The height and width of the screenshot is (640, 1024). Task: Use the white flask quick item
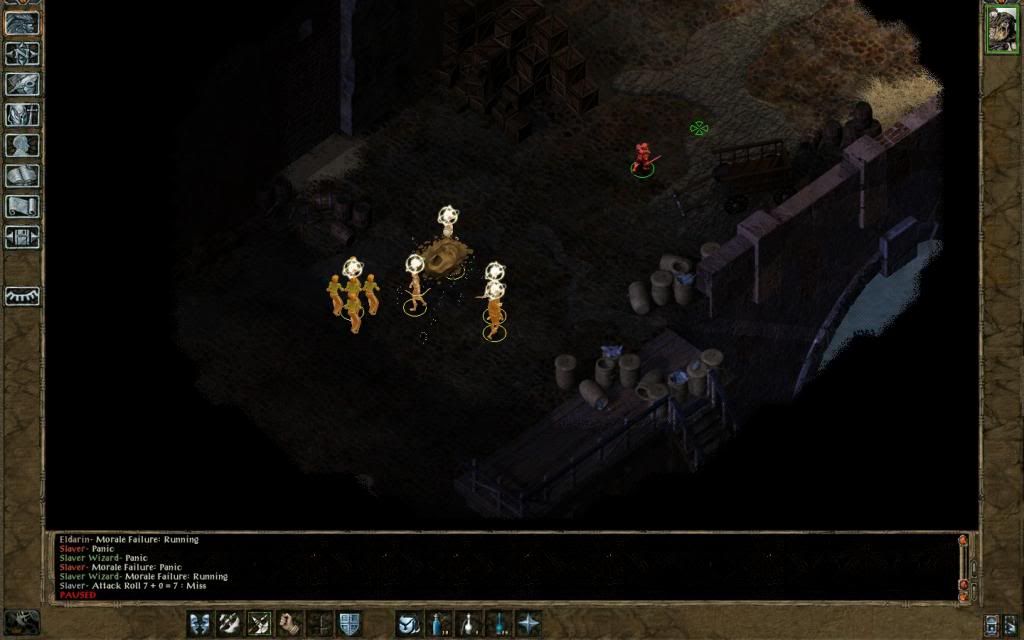point(468,623)
